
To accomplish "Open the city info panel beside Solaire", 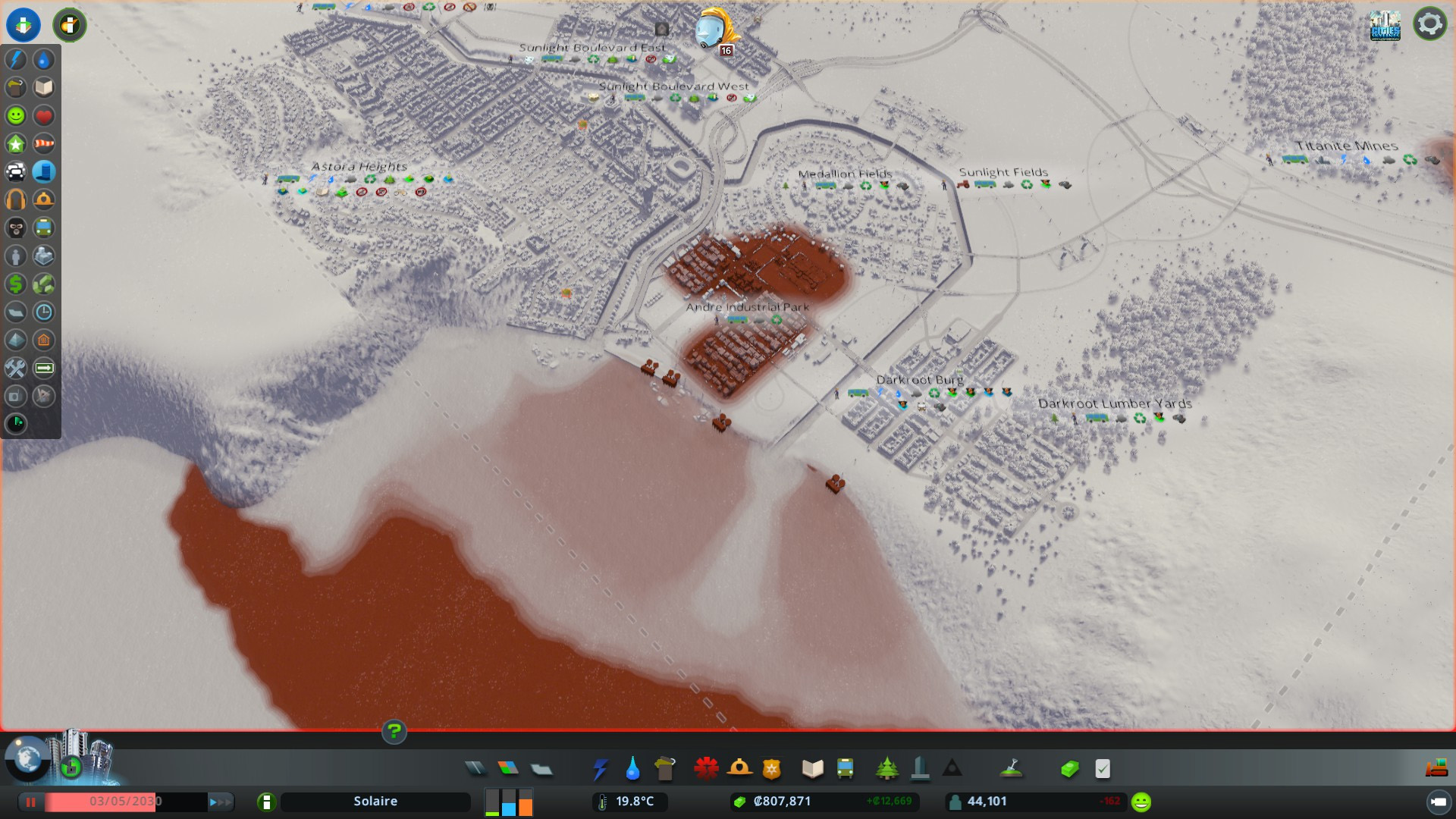I will [266, 802].
